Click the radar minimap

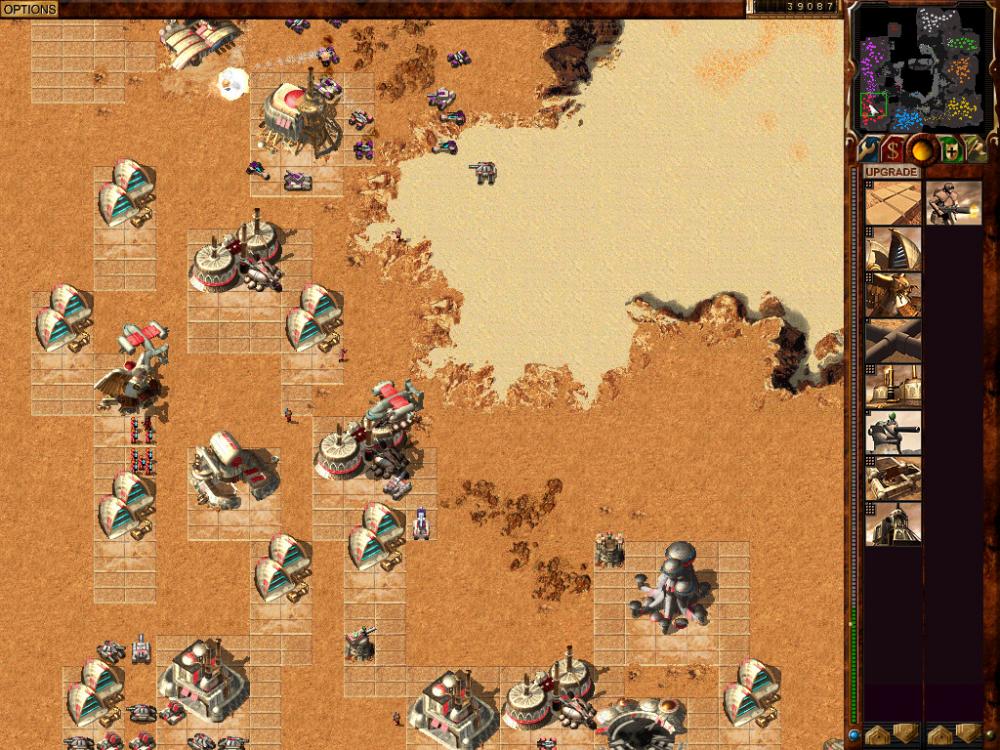click(920, 68)
